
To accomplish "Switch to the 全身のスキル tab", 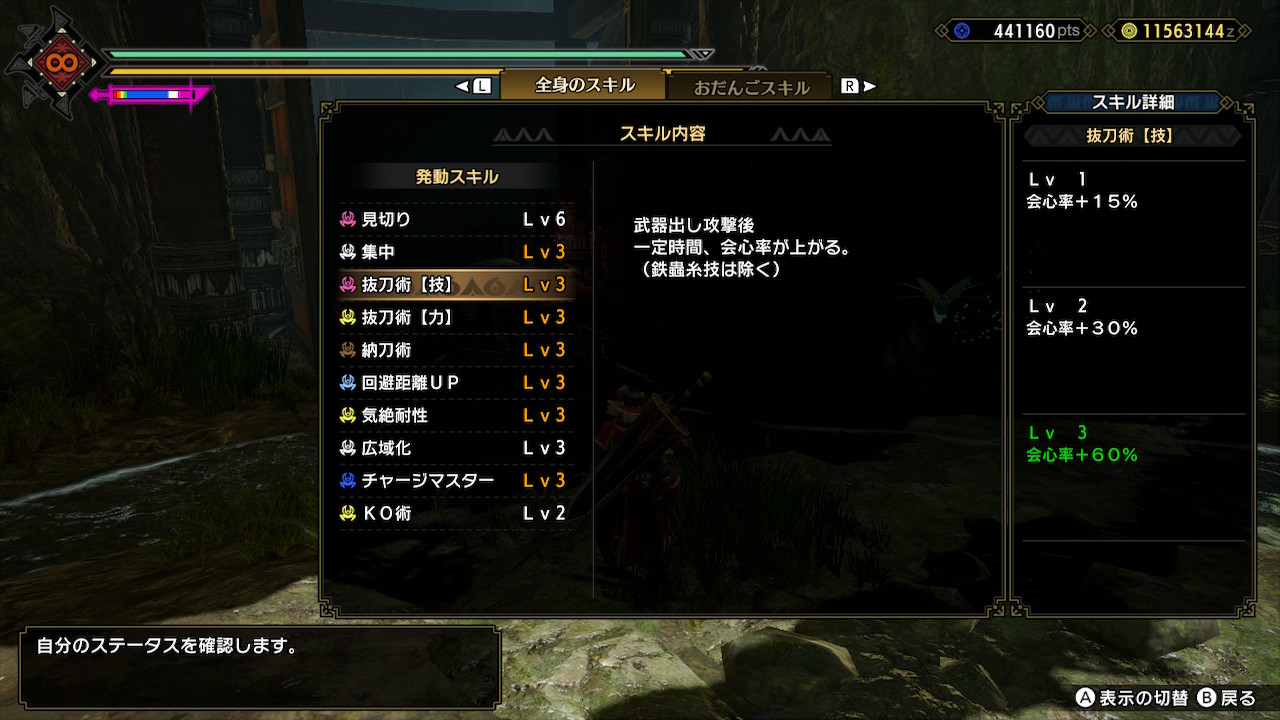I will point(584,85).
